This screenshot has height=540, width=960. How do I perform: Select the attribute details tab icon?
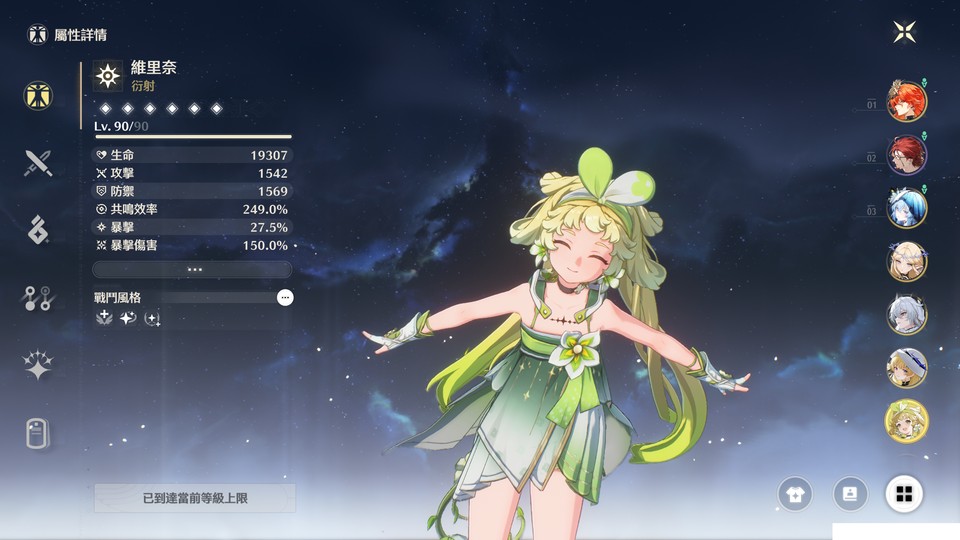[x=39, y=96]
